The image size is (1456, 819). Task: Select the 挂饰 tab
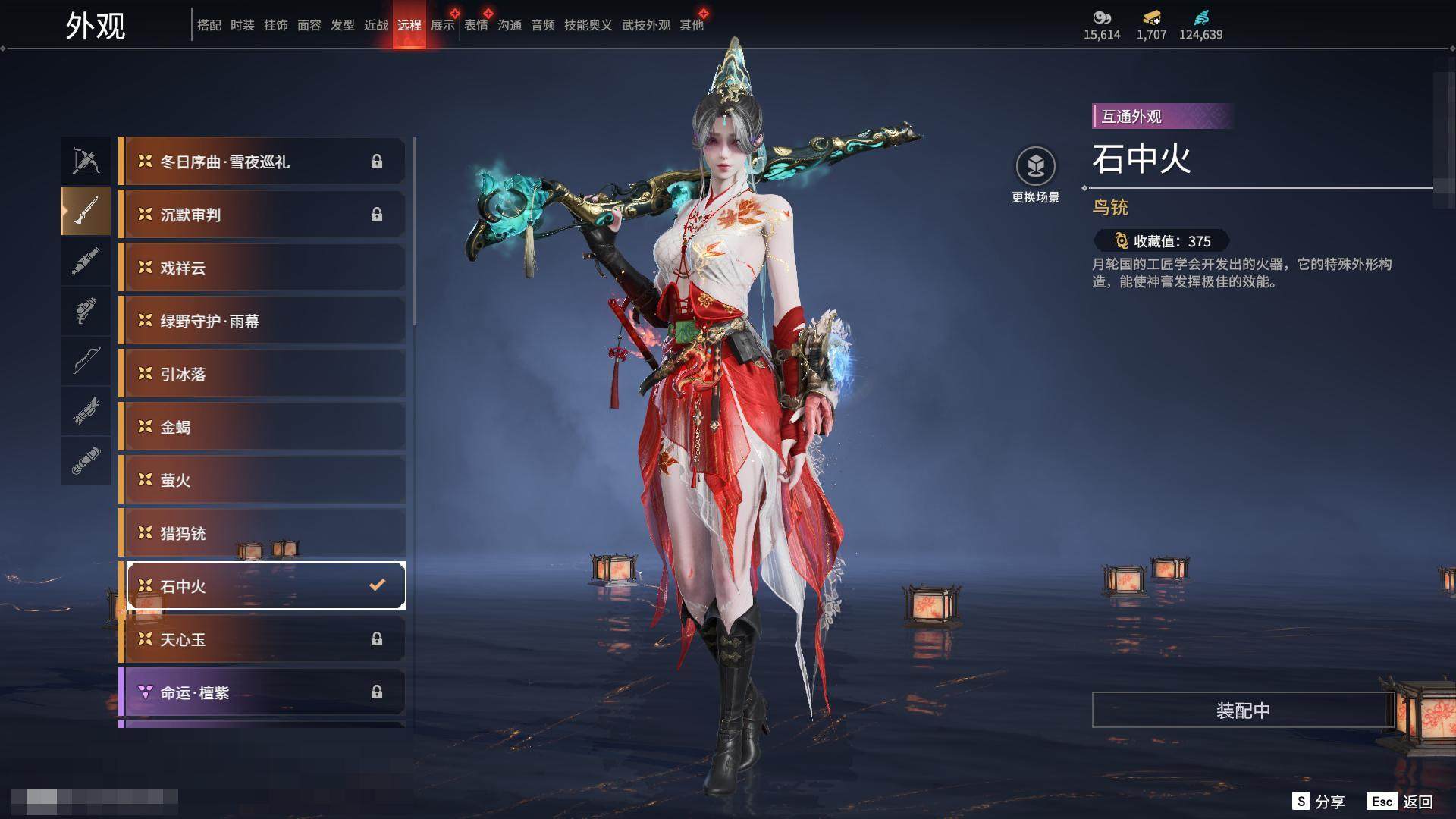276,25
